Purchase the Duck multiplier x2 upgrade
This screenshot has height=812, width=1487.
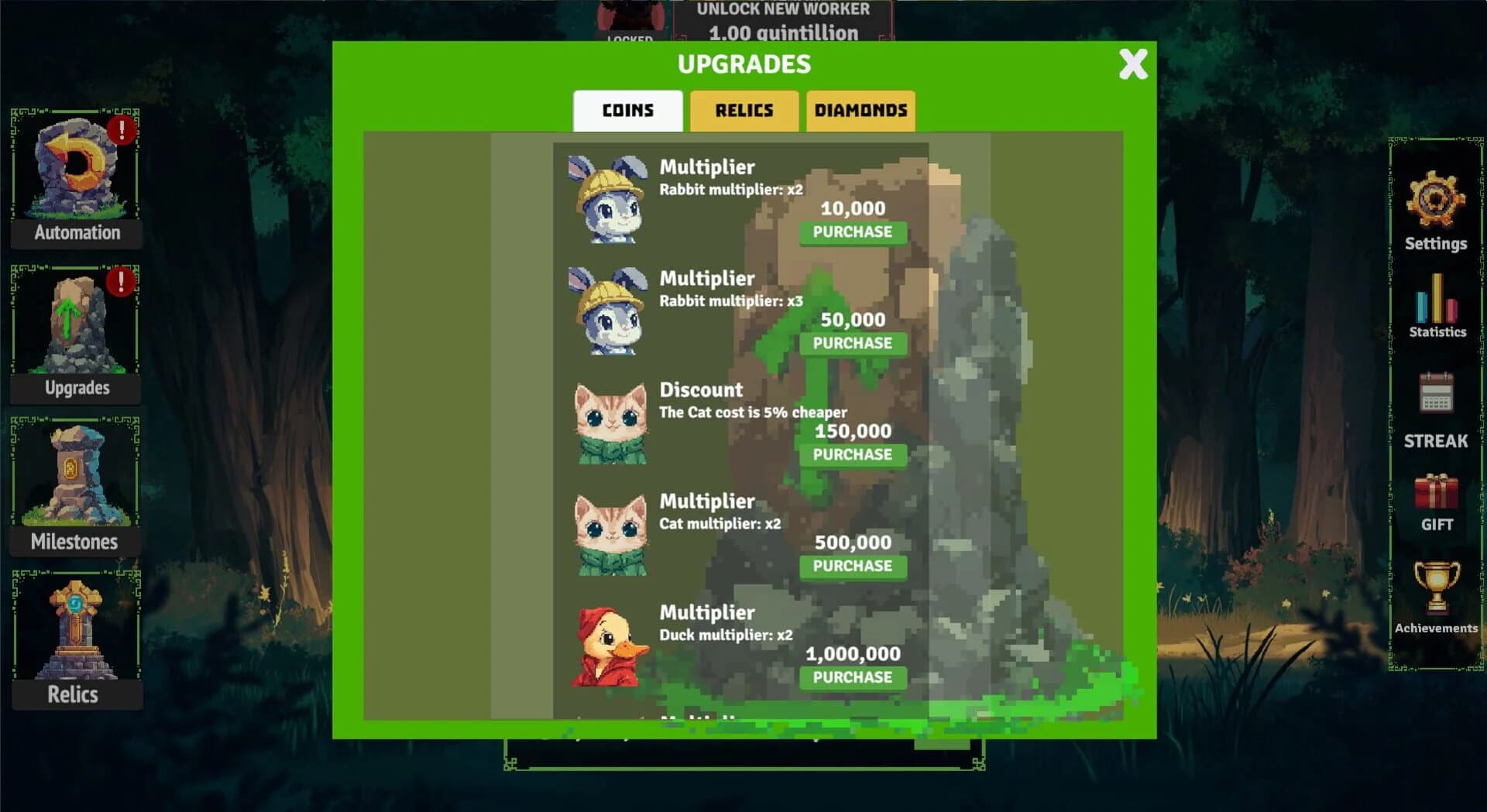pos(852,677)
